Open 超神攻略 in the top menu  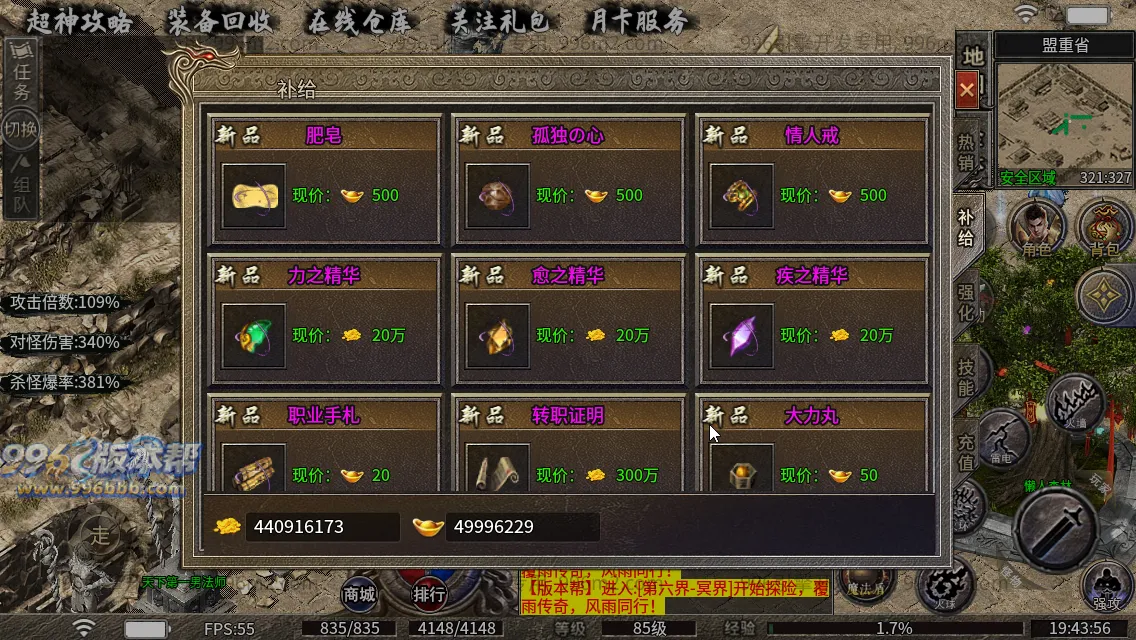coord(79,22)
